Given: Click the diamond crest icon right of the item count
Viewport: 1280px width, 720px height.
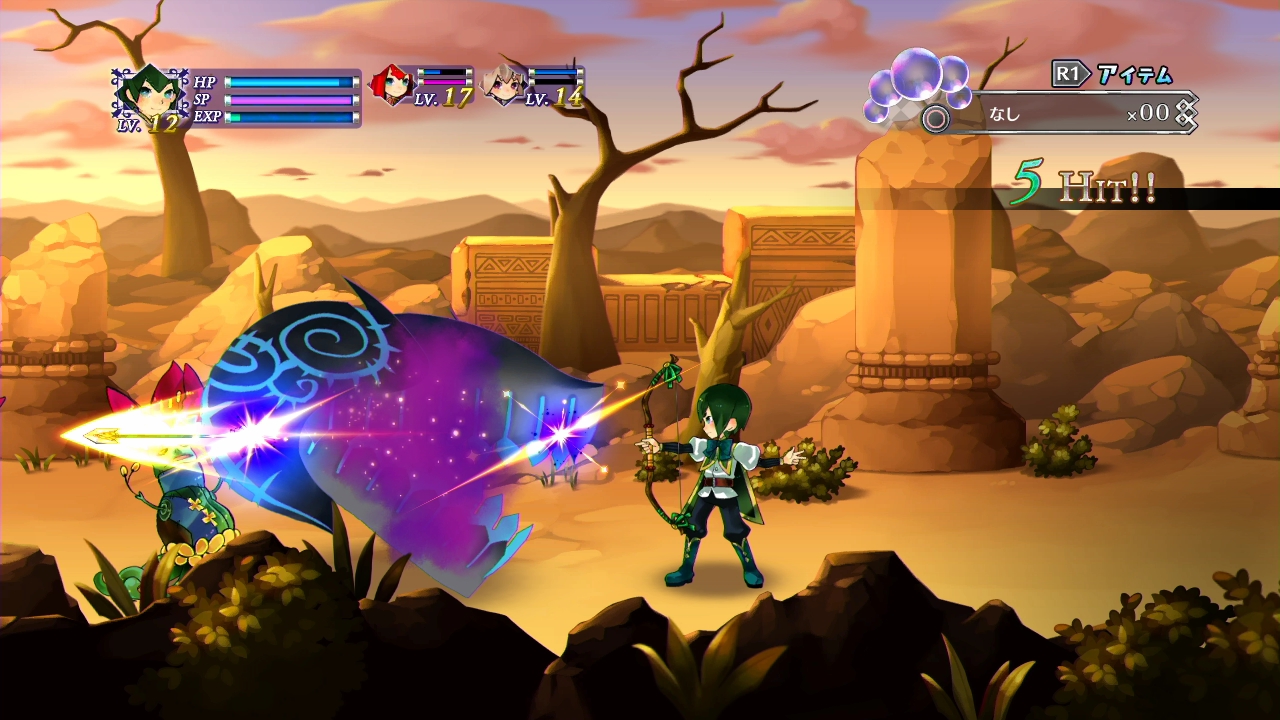Looking at the screenshot, I should tap(1184, 114).
